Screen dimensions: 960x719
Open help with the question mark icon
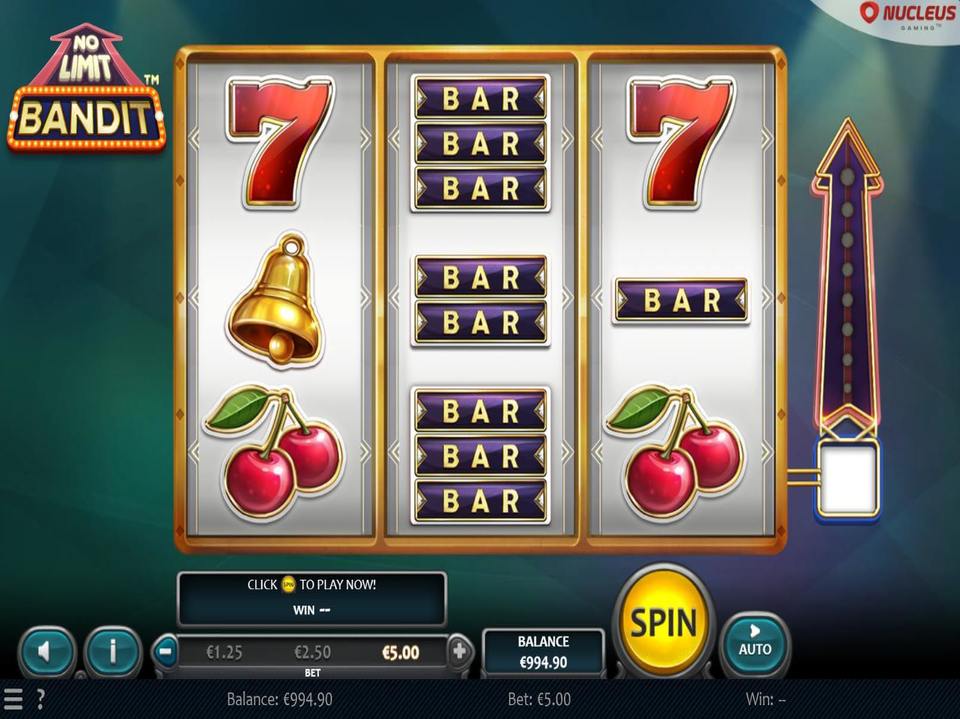(x=40, y=699)
